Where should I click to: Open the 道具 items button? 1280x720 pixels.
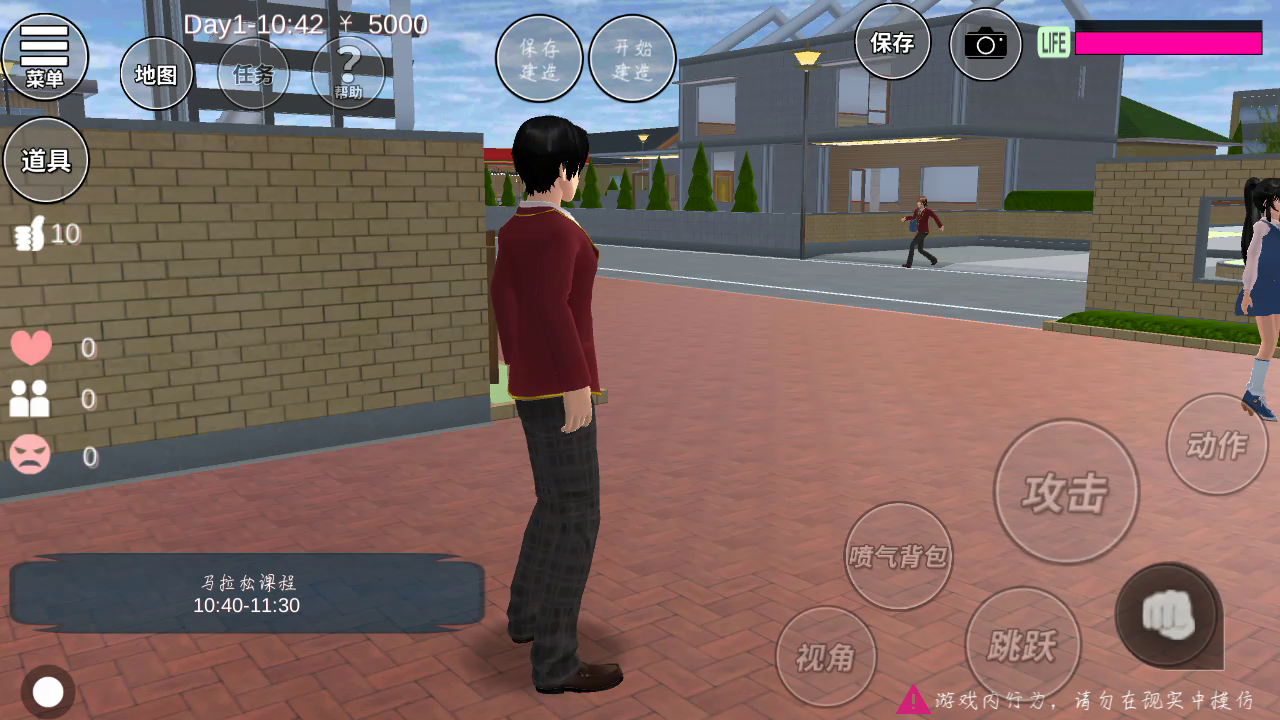click(x=46, y=160)
